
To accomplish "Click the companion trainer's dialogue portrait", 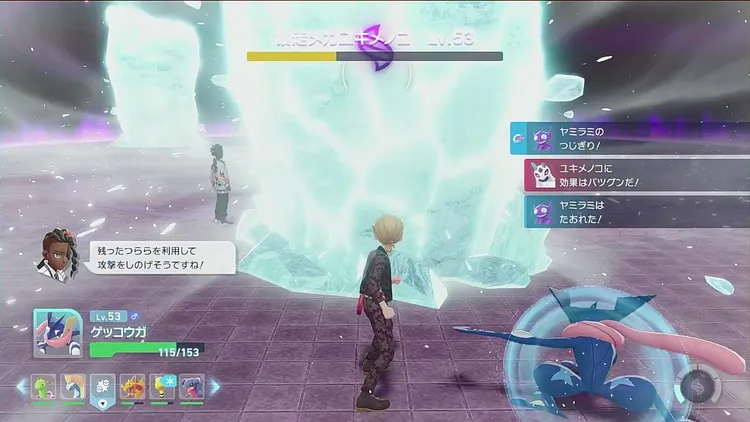I will coord(56,254).
